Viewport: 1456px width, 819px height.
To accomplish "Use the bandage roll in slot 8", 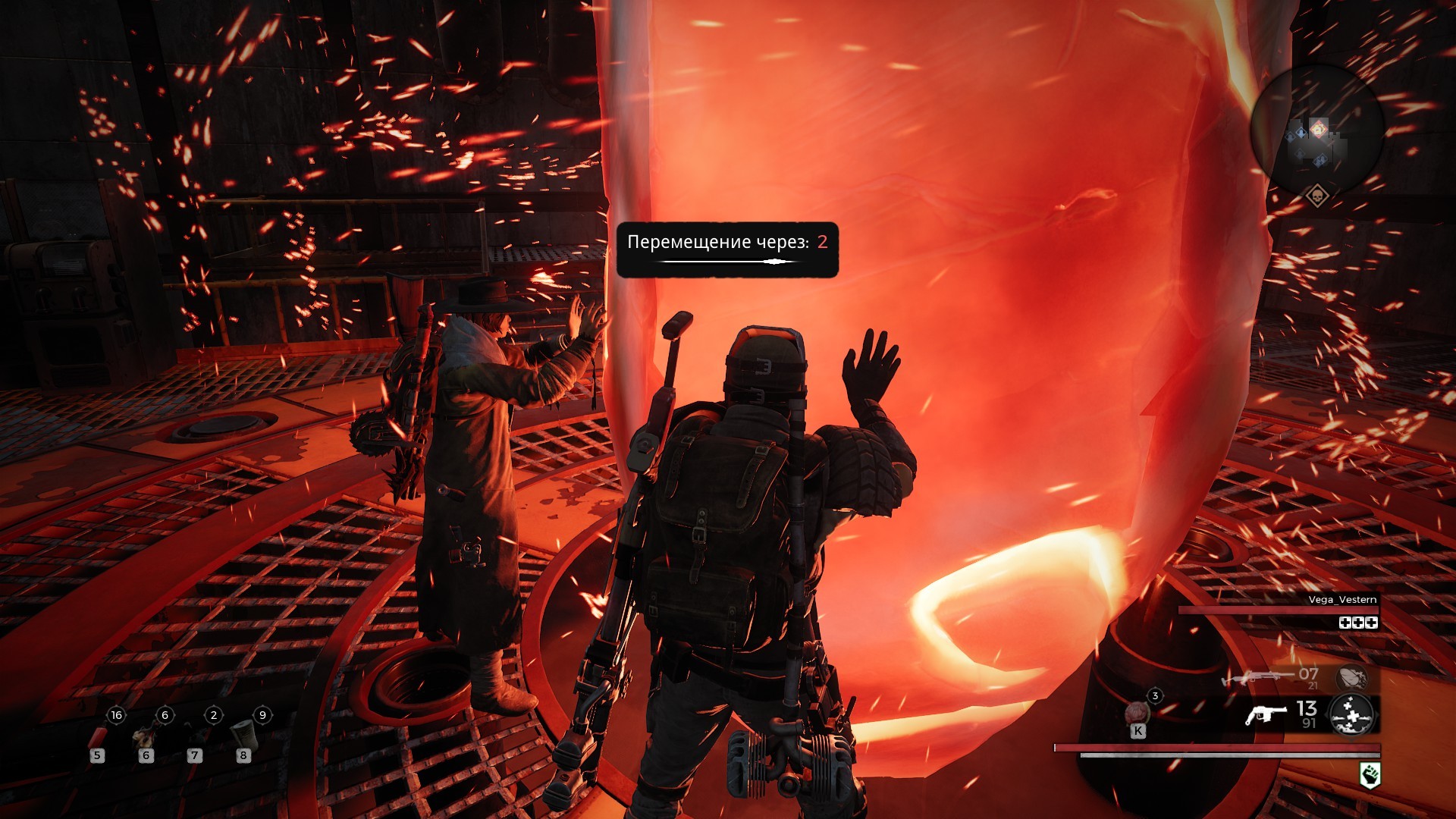I will 243,733.
